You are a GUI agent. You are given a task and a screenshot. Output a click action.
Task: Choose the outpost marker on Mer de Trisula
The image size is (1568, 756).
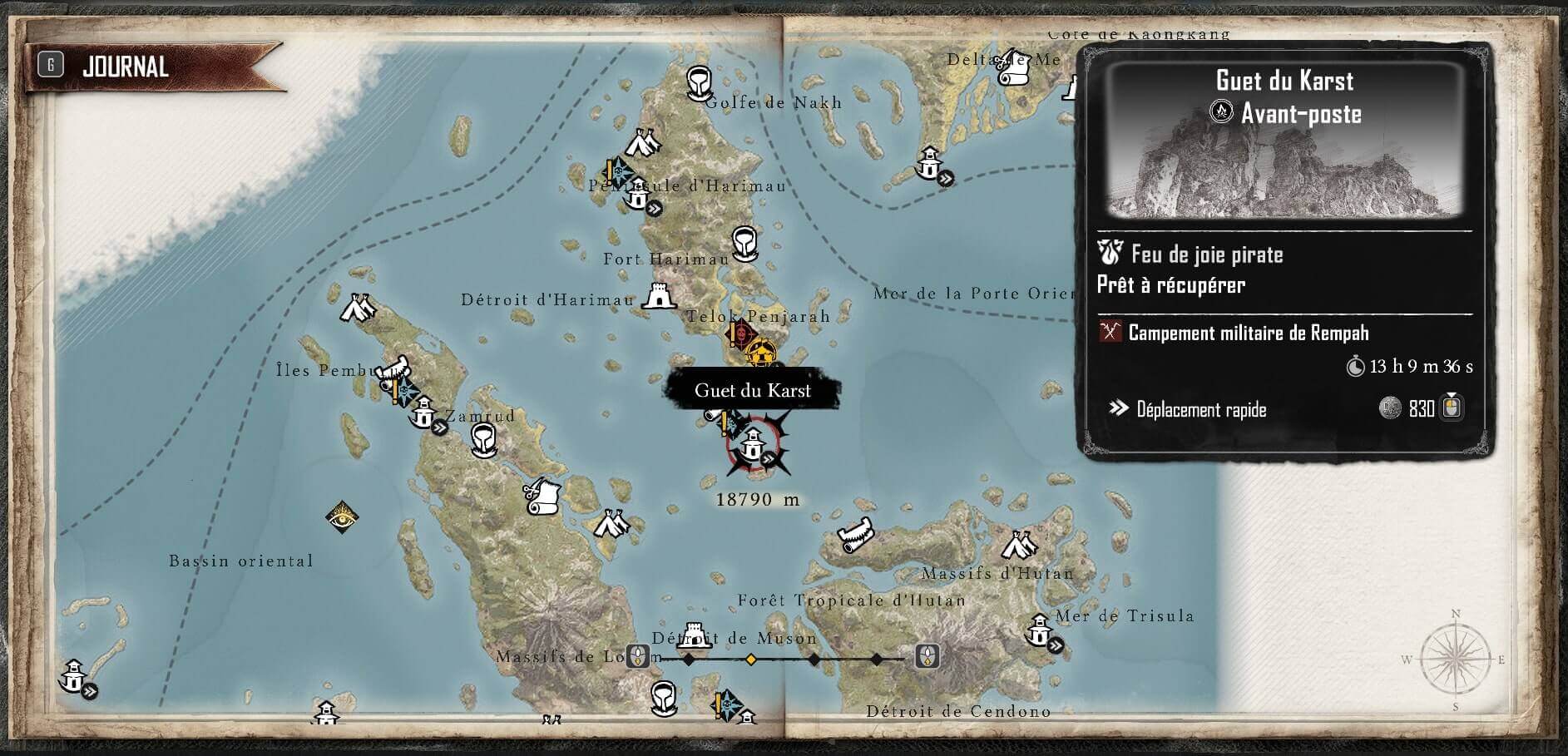pyautogui.click(x=1040, y=630)
